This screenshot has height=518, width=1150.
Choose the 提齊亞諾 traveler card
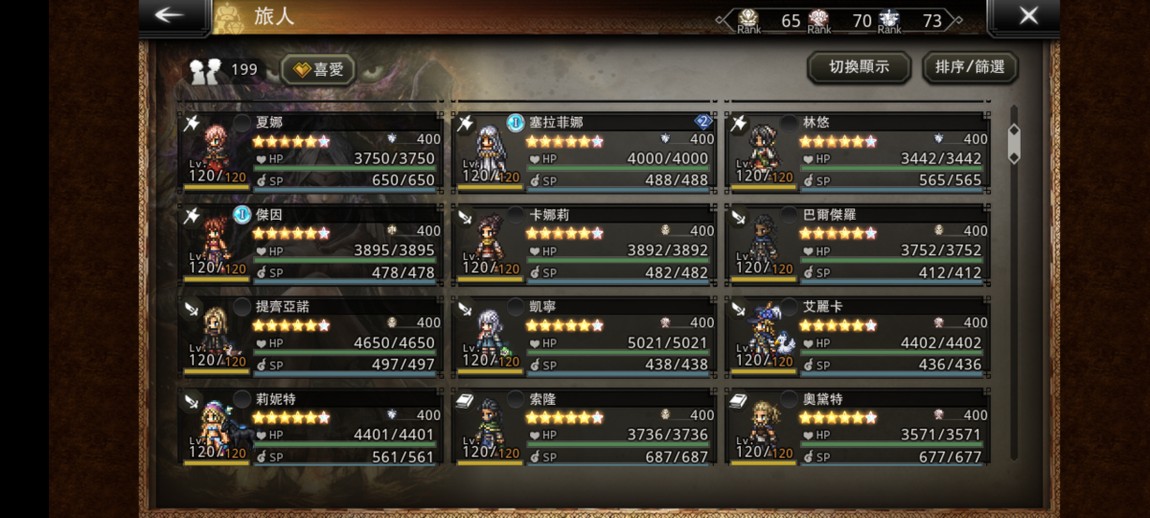[311, 335]
